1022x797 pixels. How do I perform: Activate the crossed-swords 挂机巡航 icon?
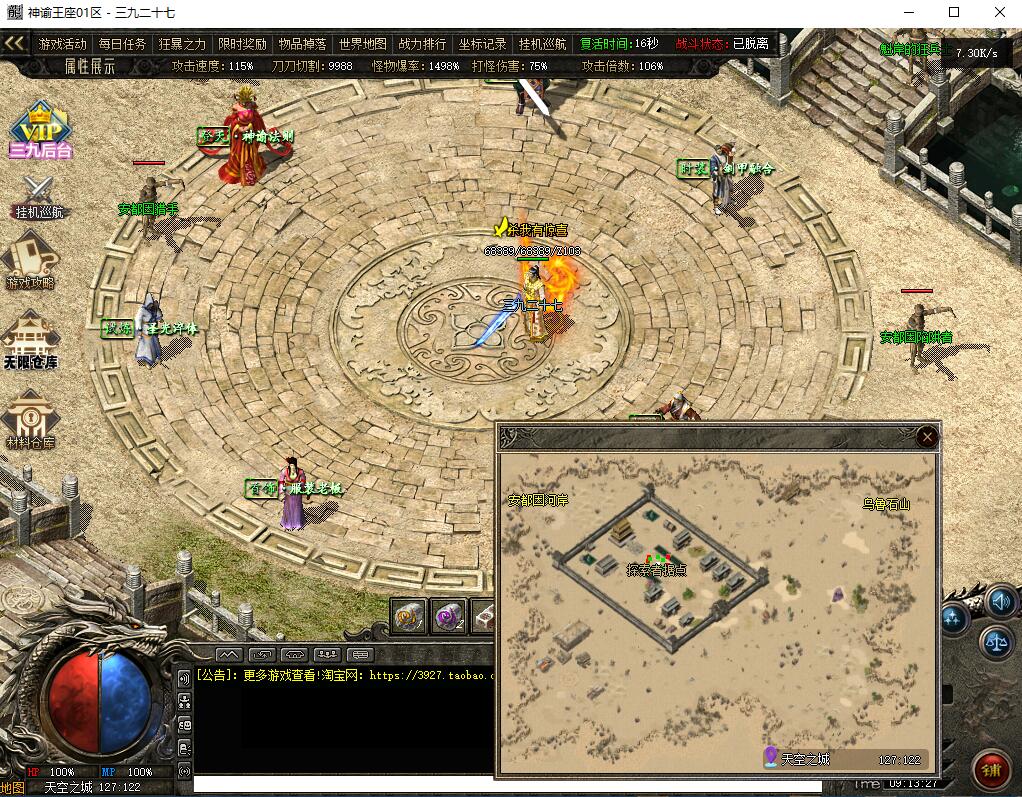click(x=39, y=195)
